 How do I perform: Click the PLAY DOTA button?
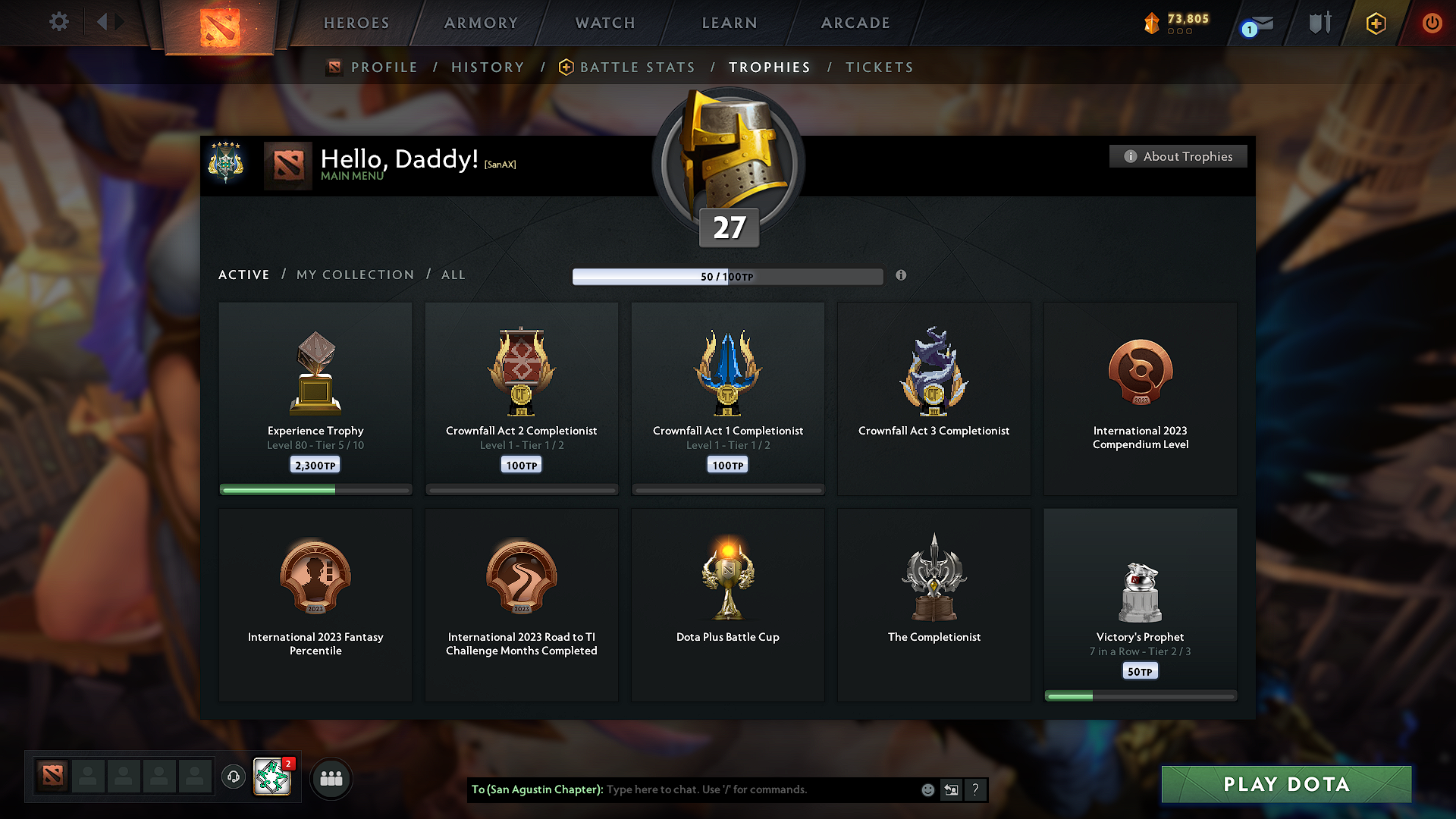(x=1286, y=784)
